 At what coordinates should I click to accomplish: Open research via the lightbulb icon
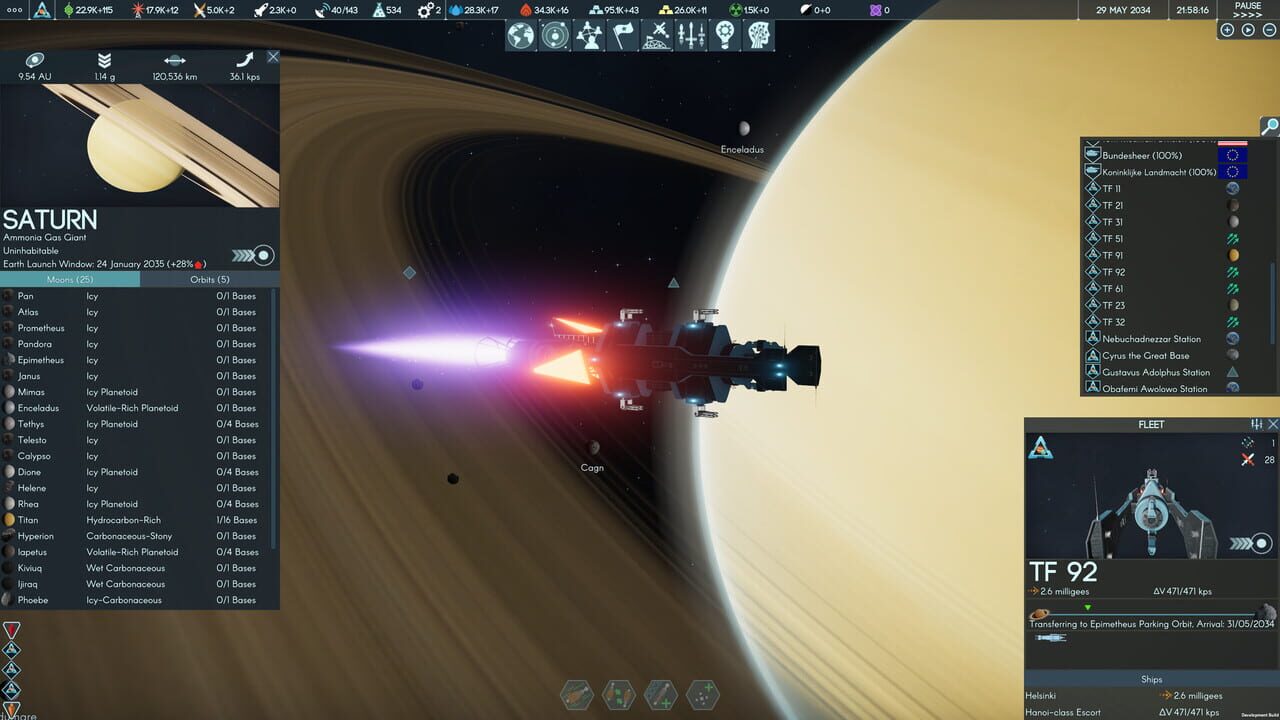[x=725, y=36]
